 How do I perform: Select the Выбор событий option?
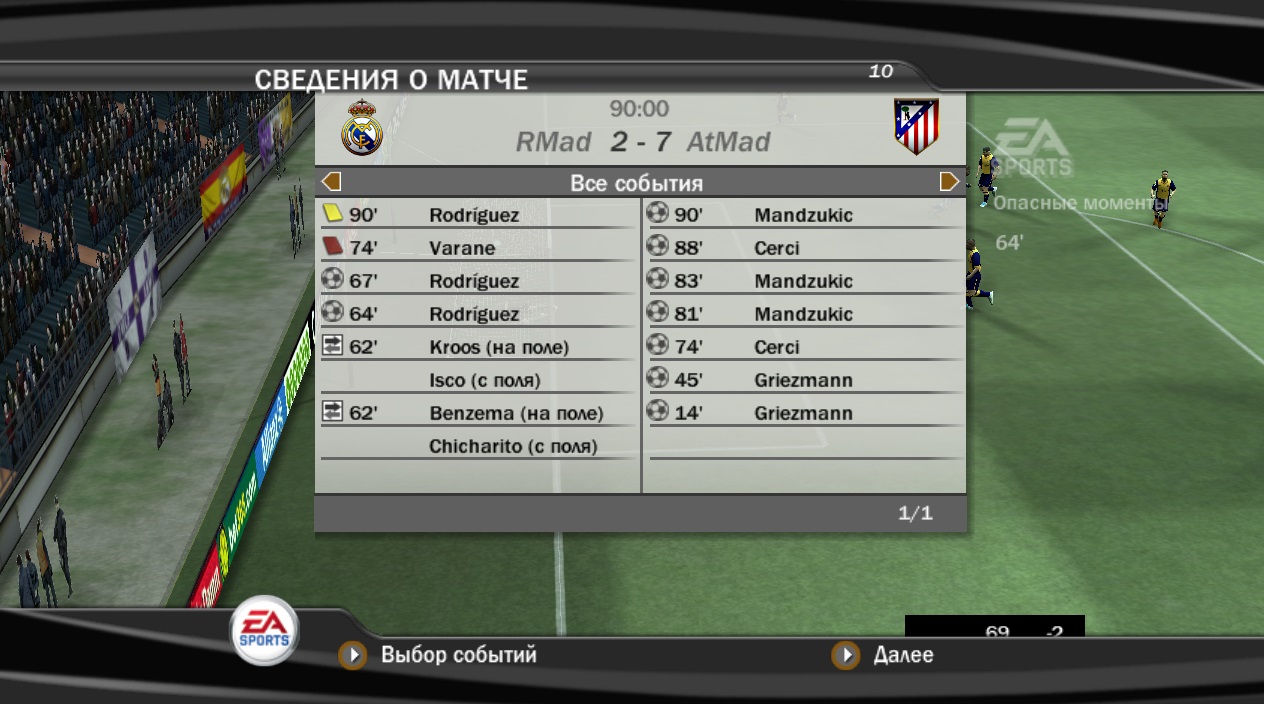click(458, 656)
